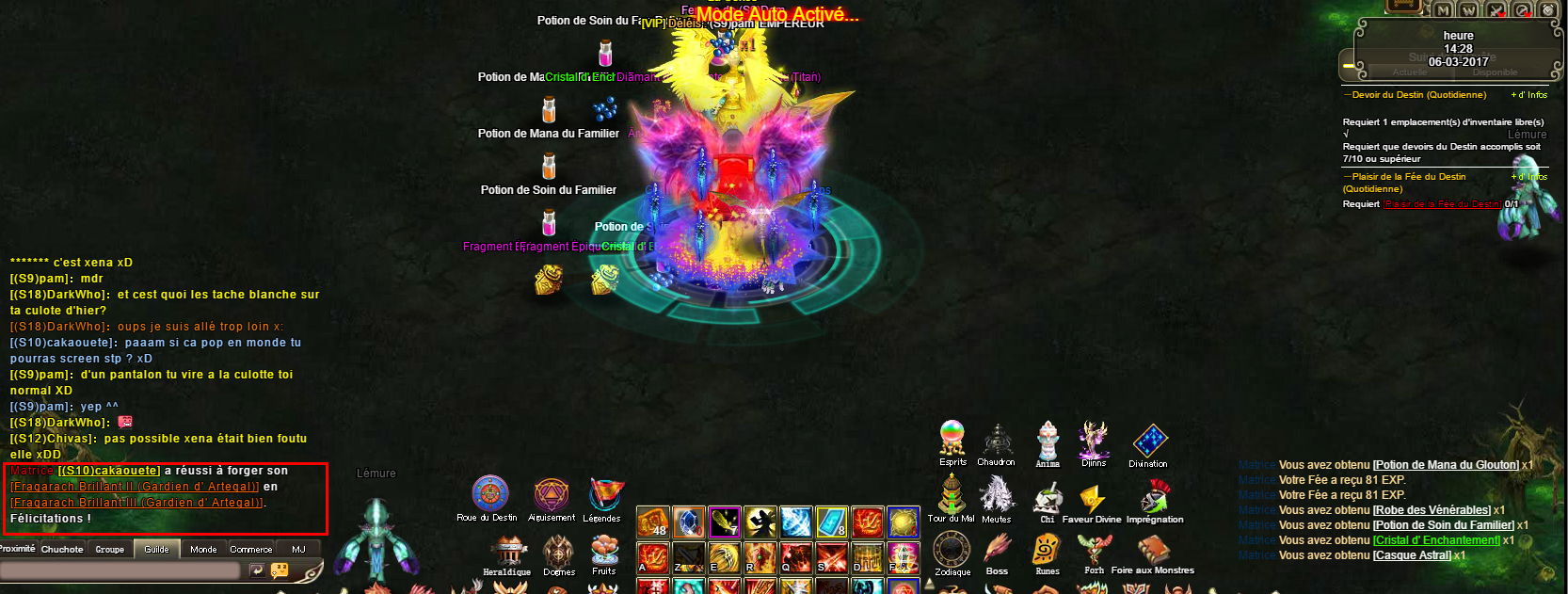Viewport: 1568px width, 594px height.
Task: Open the Runes menu
Action: click(1047, 550)
